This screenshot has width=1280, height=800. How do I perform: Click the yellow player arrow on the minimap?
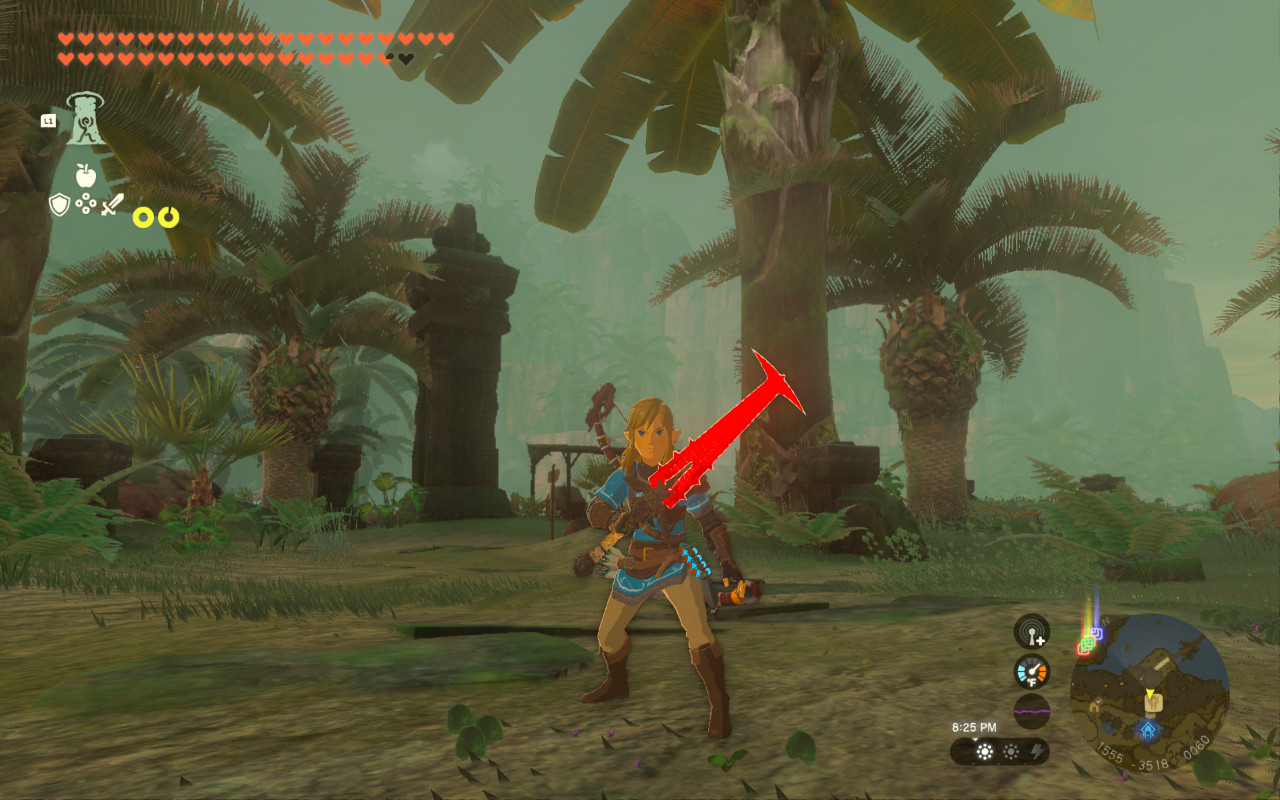1150,692
